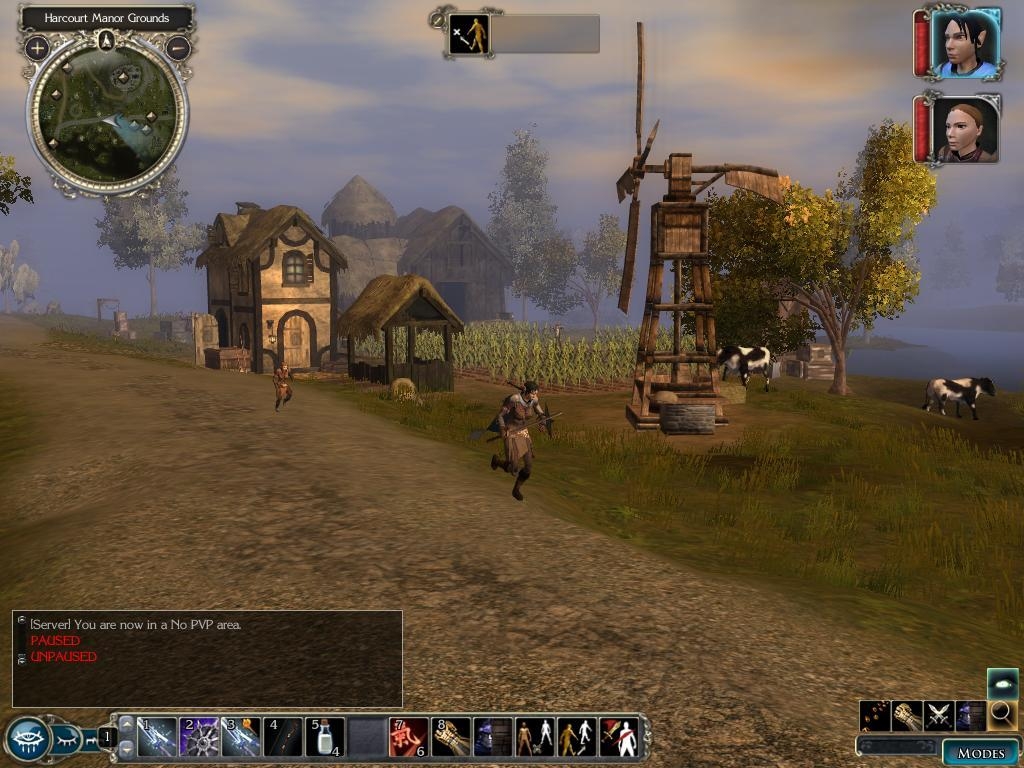Select the spiked wheel item in slot 2
The width and height of the screenshot is (1024, 768).
click(199, 737)
